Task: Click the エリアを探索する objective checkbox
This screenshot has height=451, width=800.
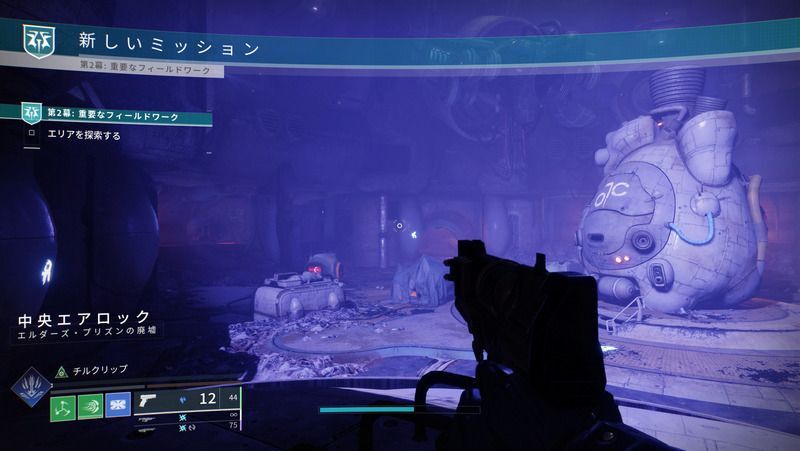Action: point(32,135)
